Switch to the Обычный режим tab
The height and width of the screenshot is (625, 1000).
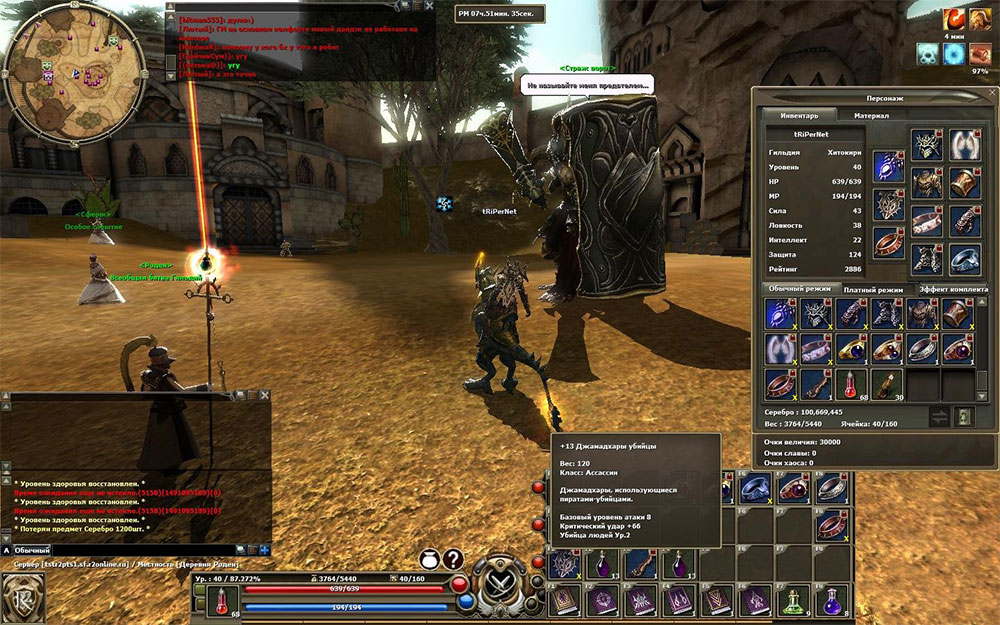[x=799, y=289]
